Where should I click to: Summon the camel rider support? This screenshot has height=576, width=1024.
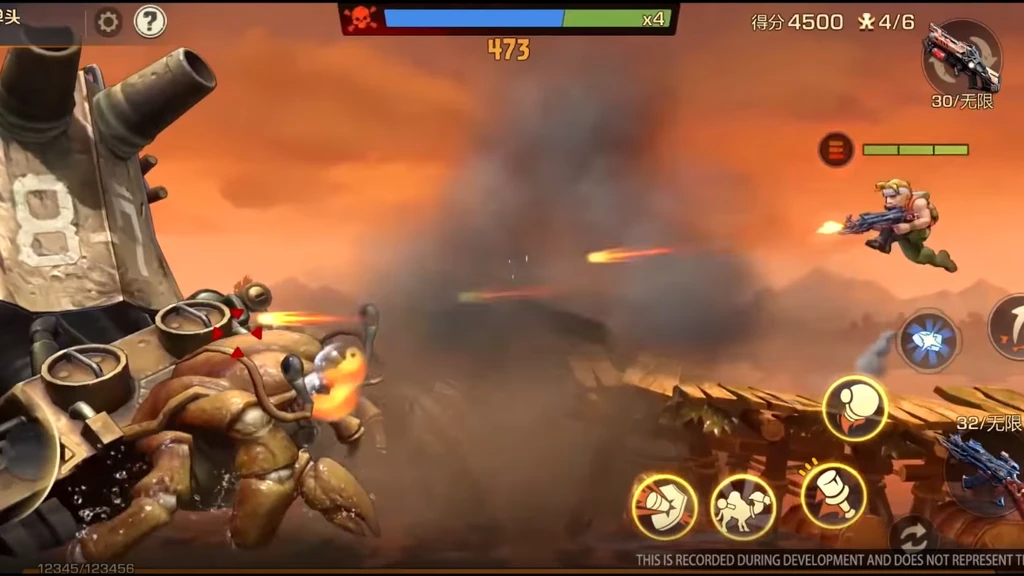coord(743,506)
